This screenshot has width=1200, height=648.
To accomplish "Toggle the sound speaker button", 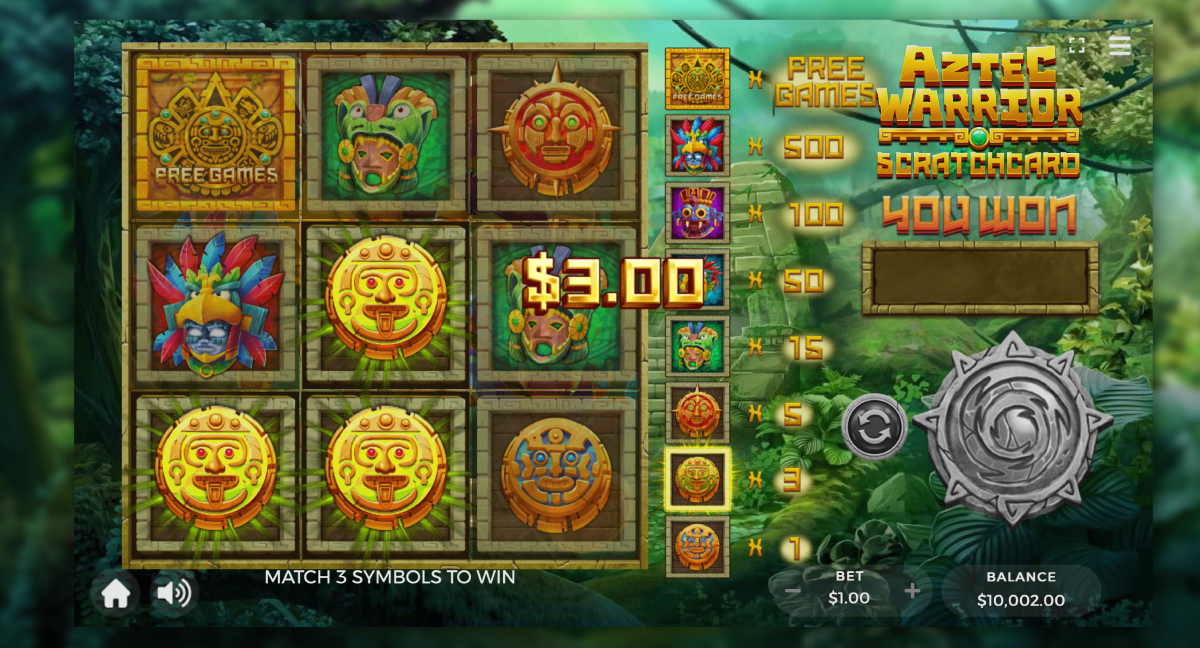I will click(174, 594).
